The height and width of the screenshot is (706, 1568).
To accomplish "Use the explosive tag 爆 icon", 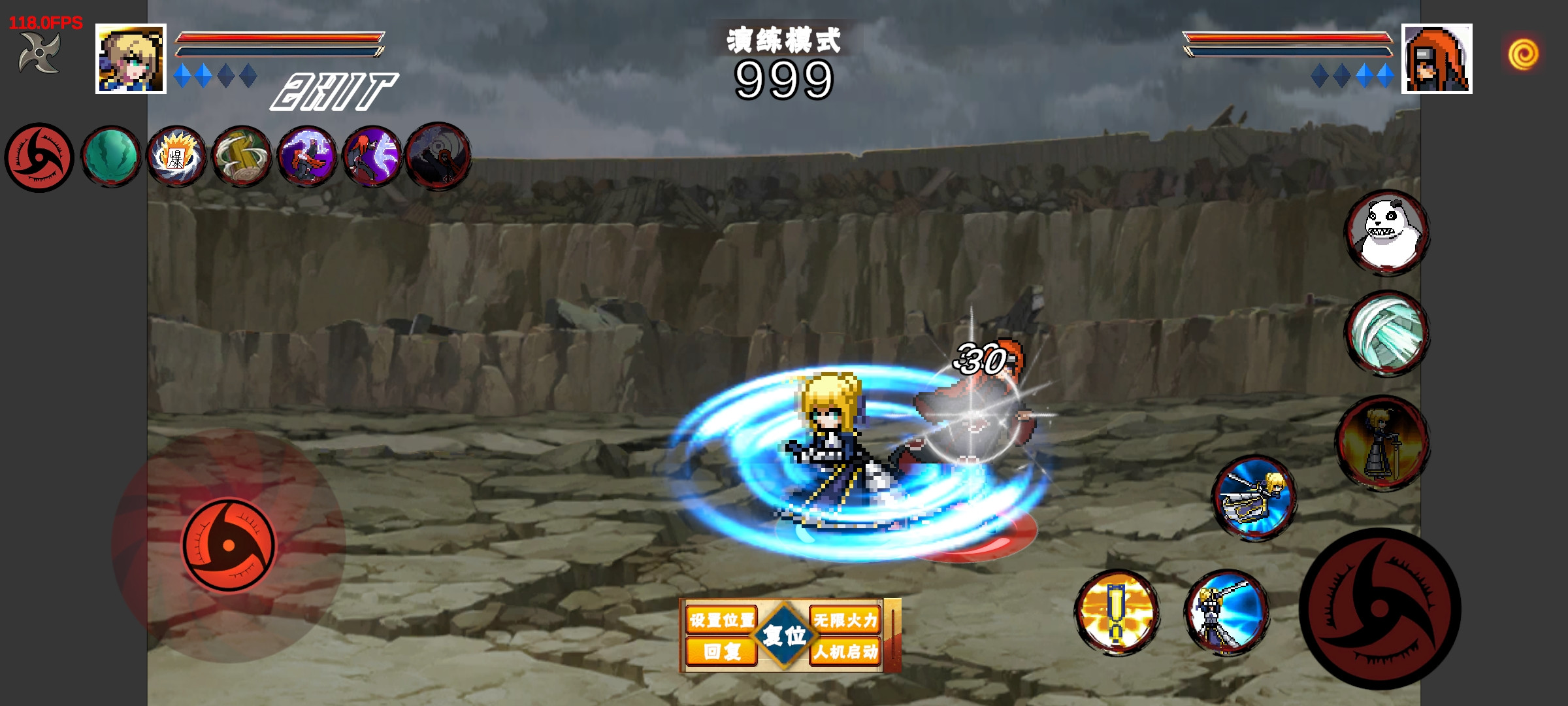I will (176, 158).
